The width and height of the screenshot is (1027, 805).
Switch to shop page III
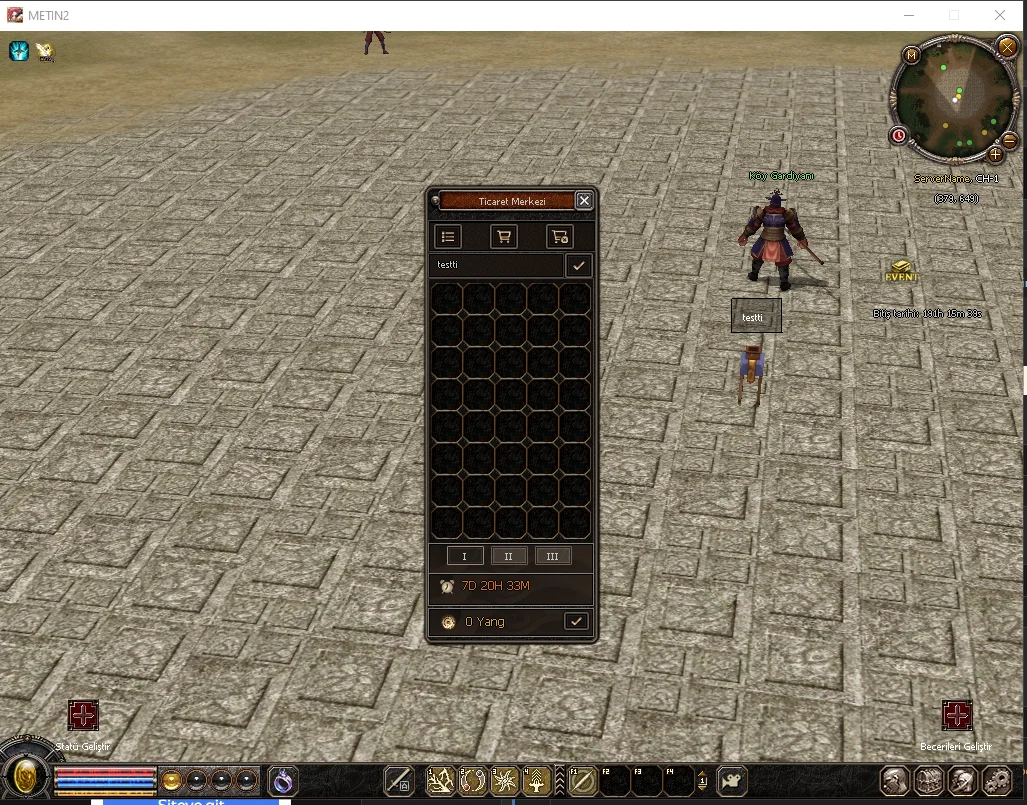pos(553,556)
